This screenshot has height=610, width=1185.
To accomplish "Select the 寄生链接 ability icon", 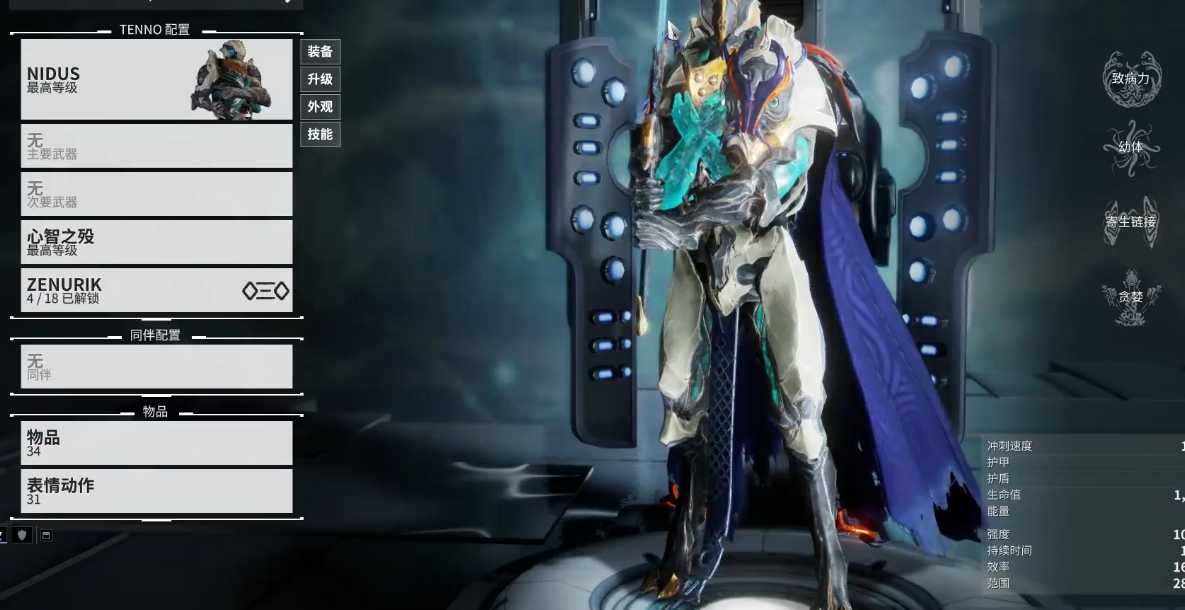I will 1131,221.
